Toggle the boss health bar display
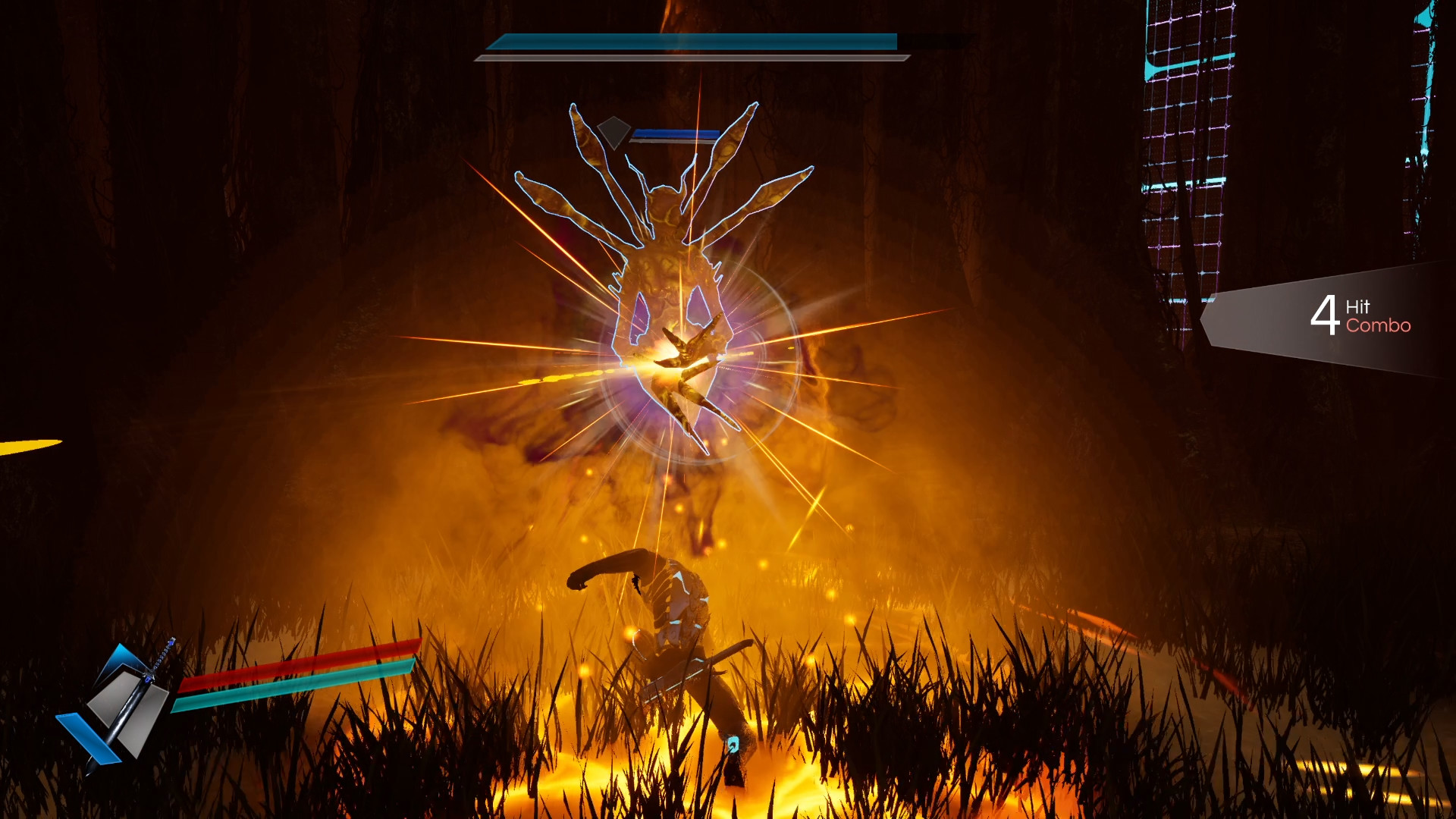Viewport: 1456px width, 819px height. pos(694,43)
